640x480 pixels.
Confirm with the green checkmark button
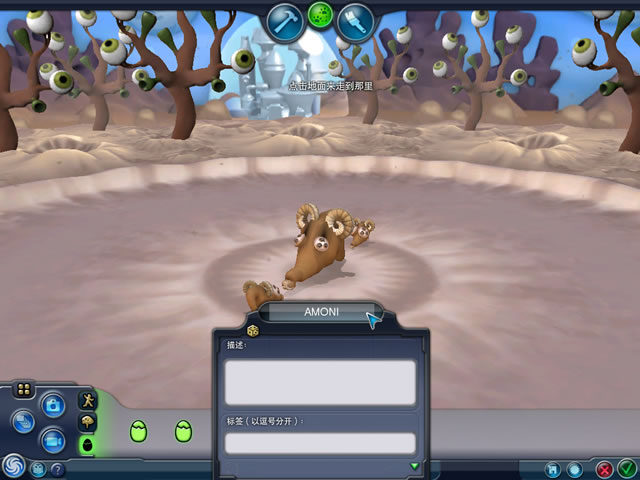click(x=626, y=467)
